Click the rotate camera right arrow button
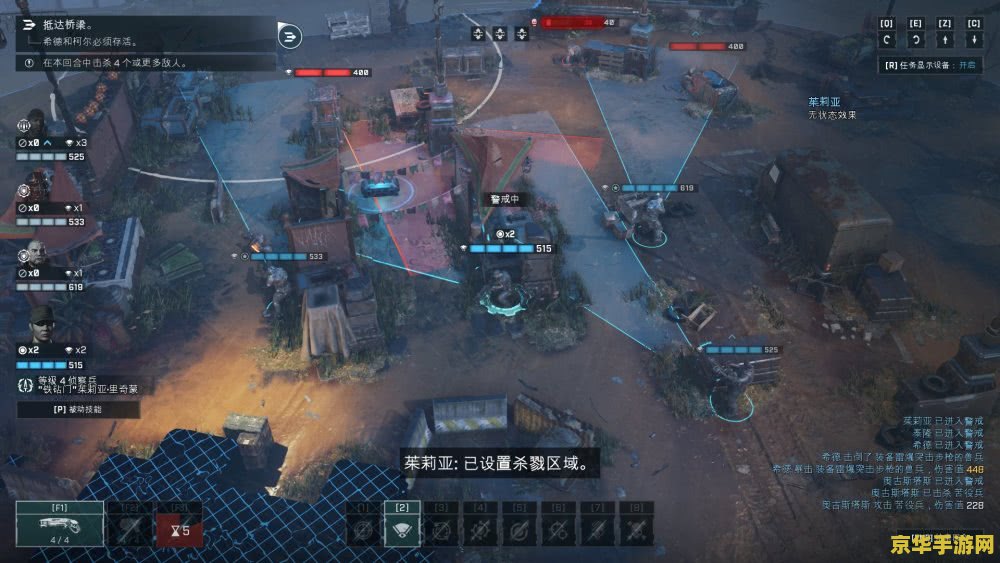The image size is (1000, 563). tap(916, 40)
